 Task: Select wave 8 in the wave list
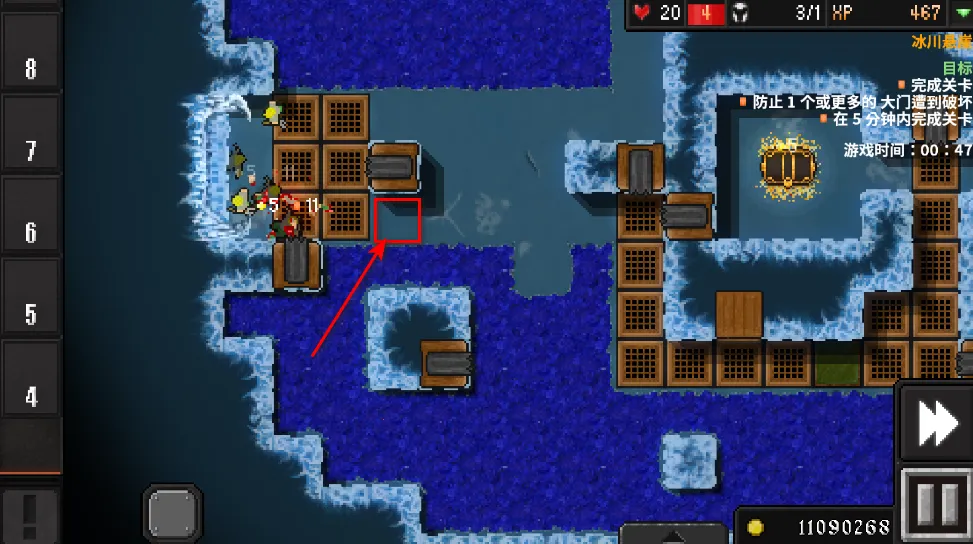pos(30,68)
